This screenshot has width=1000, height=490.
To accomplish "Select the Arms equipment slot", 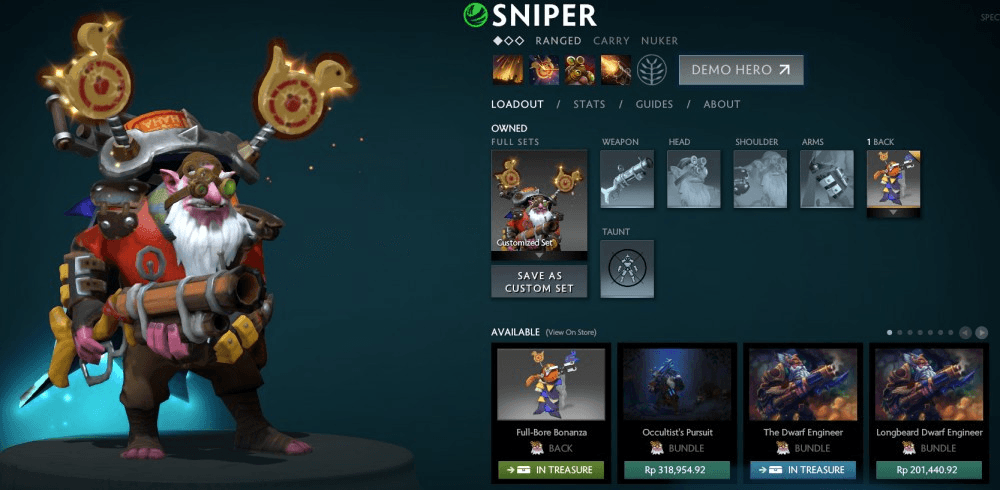I will [827, 179].
